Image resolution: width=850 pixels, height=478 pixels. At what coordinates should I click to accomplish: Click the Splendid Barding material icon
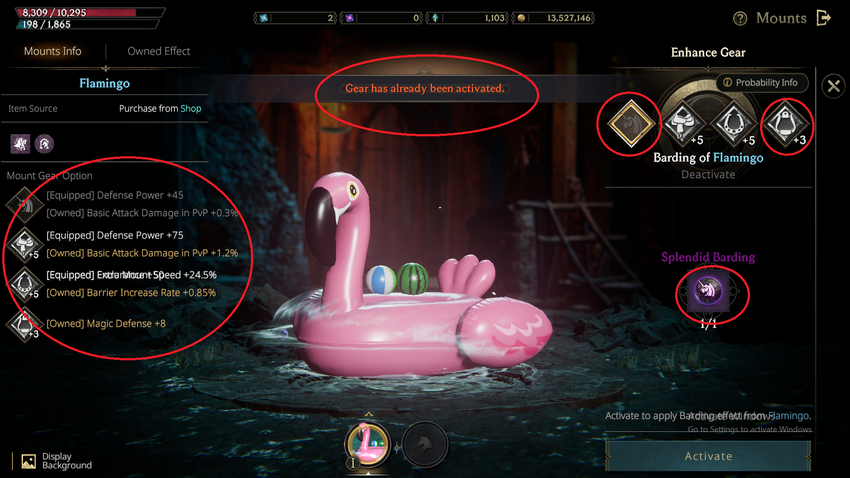pyautogui.click(x=707, y=292)
